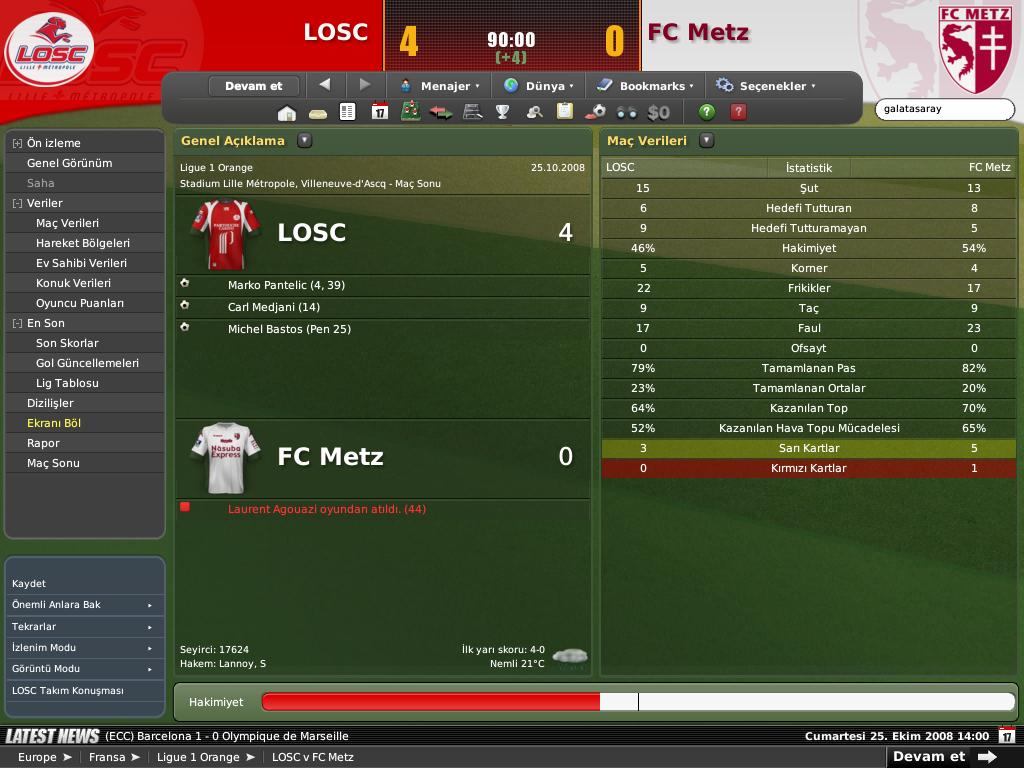1024x768 pixels.
Task: Click the green help question mark icon
Action: tap(707, 112)
